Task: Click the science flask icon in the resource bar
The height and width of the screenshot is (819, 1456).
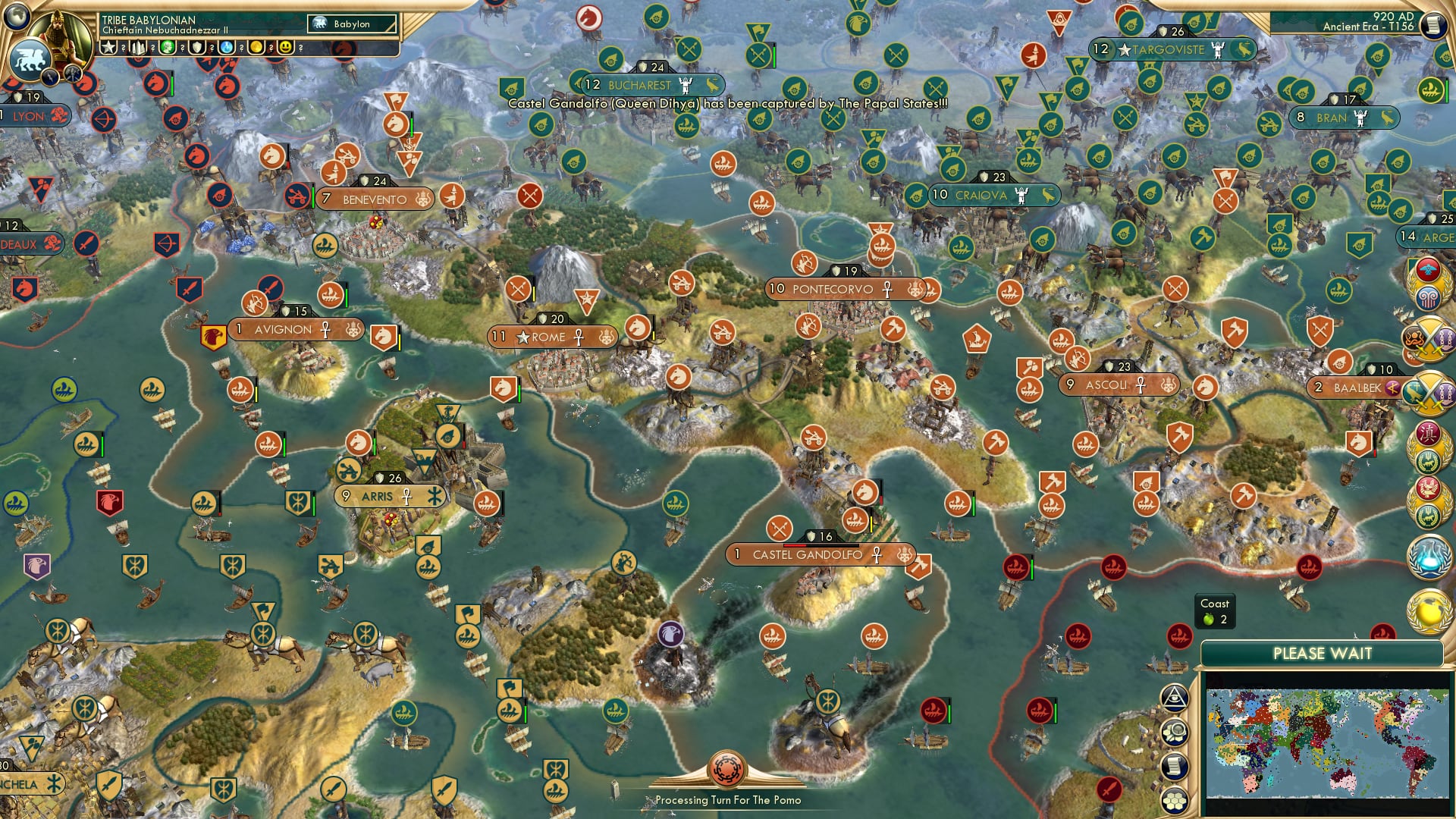Action: pos(227,47)
